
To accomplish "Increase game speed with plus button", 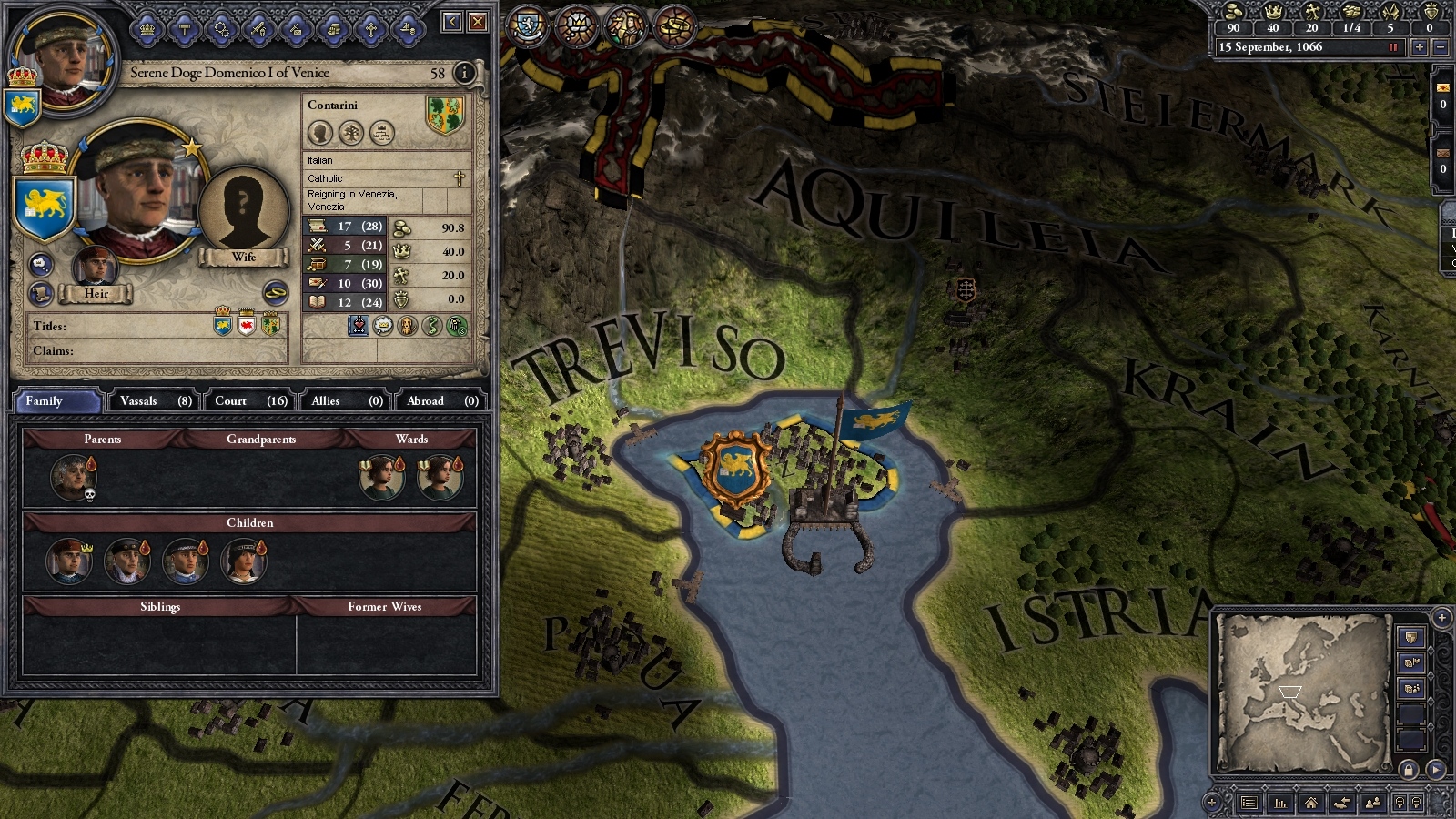I will pos(1419,47).
